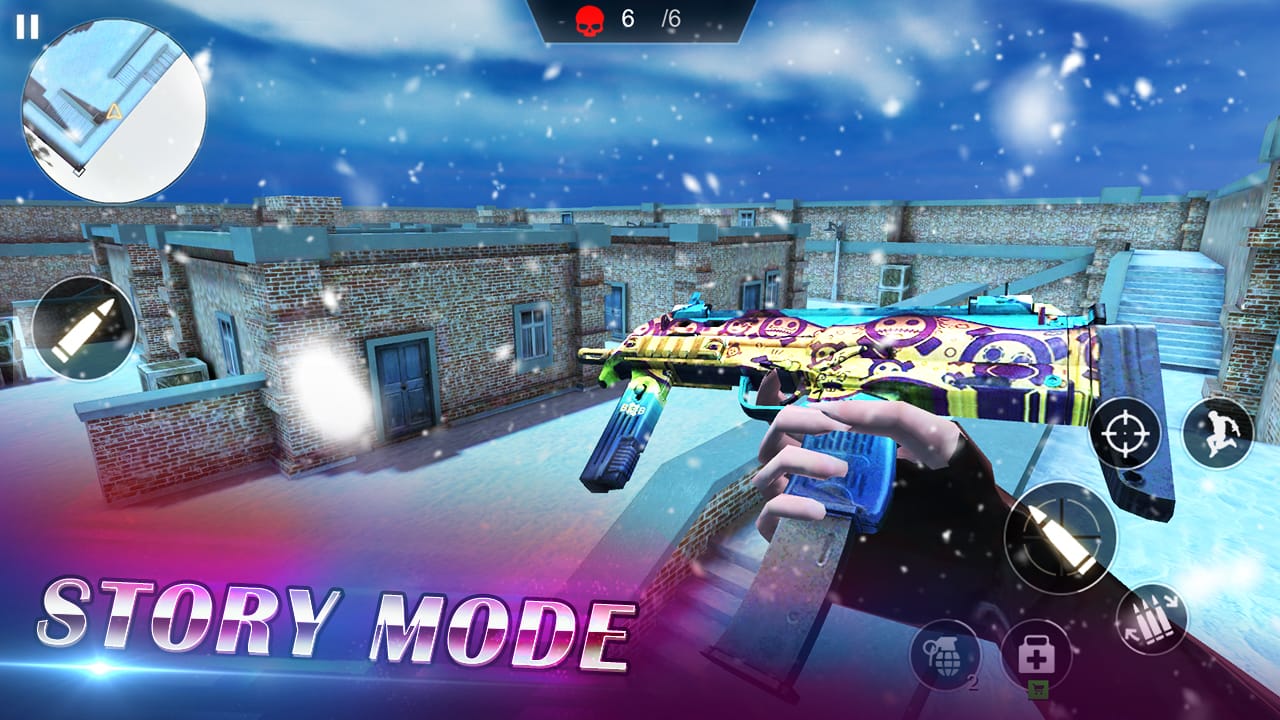Image resolution: width=1280 pixels, height=720 pixels.
Task: Select the grenade throw icon
Action: (946, 653)
